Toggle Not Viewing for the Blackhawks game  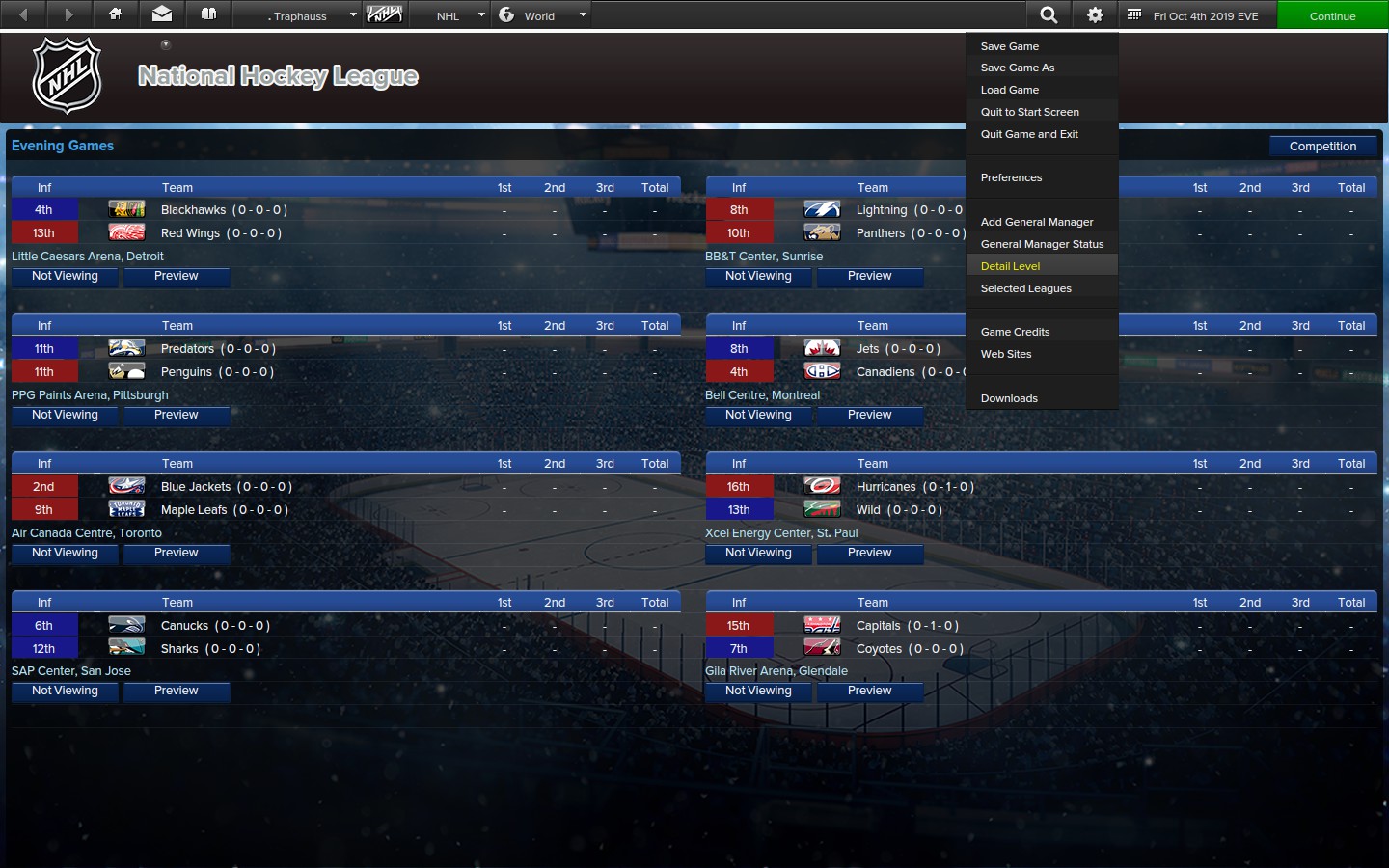(x=64, y=277)
